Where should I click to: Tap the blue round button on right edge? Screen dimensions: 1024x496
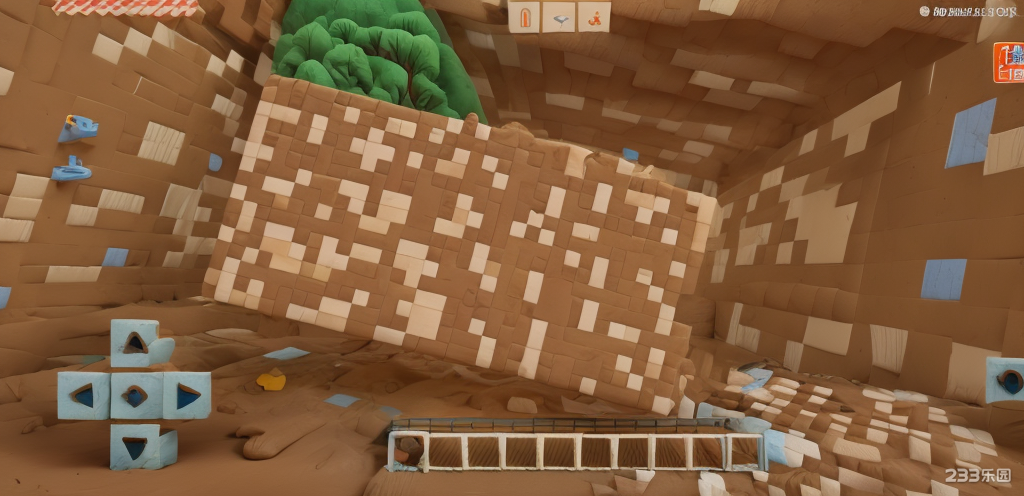[x=1007, y=380]
